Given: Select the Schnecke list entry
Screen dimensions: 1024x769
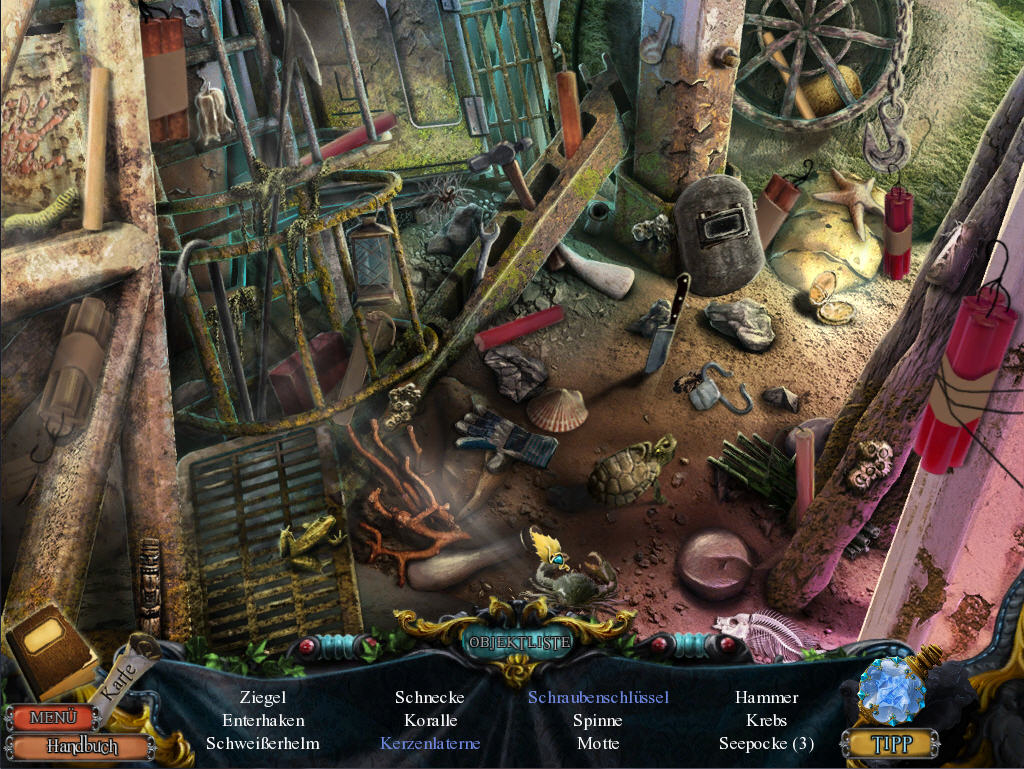Looking at the screenshot, I should tap(430, 697).
